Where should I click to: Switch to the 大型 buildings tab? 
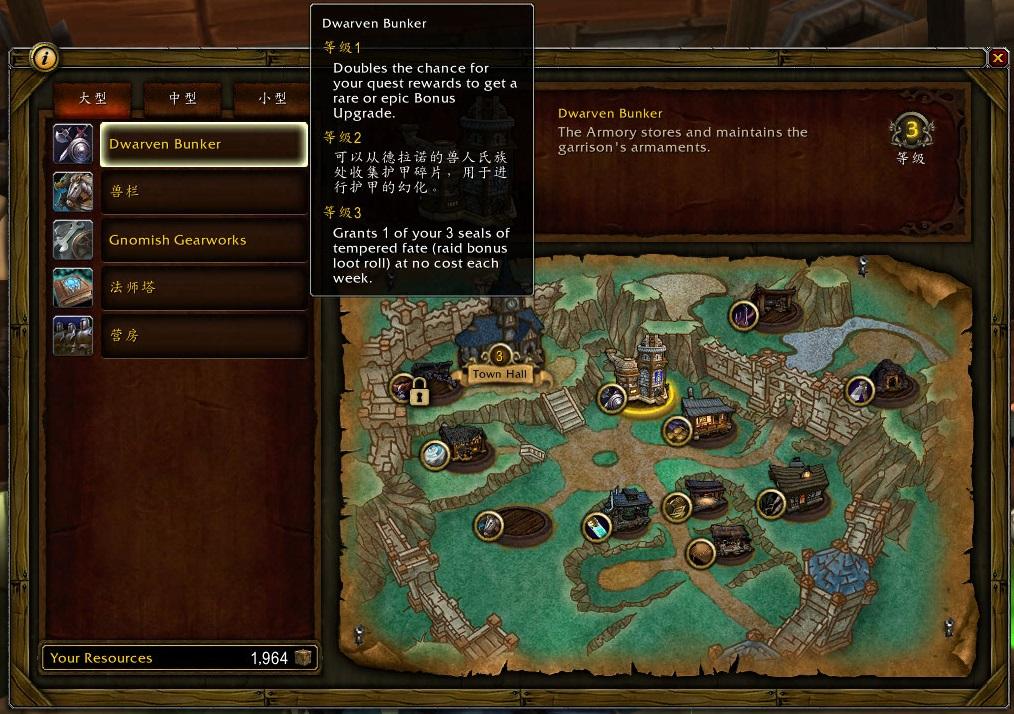[92, 98]
